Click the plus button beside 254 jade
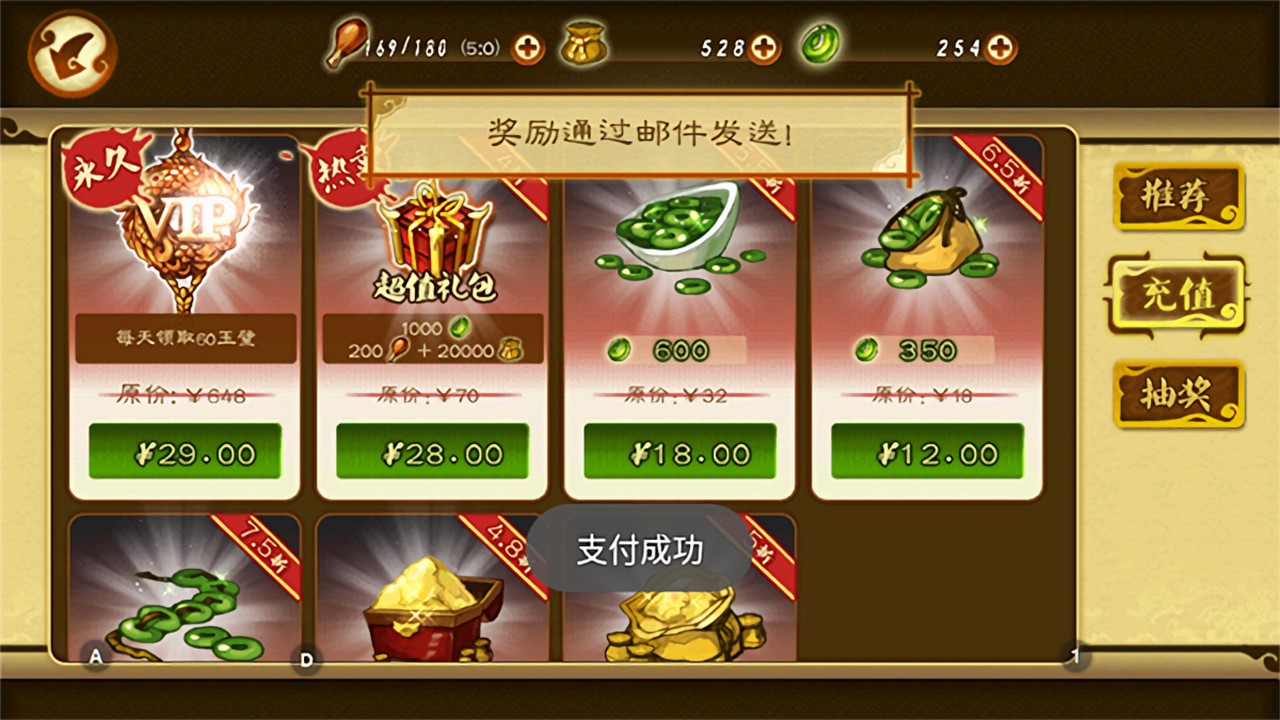This screenshot has width=1280, height=720. [x=999, y=47]
